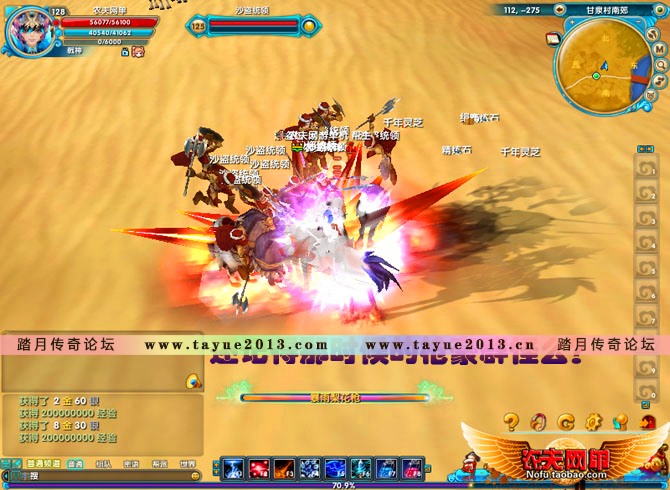670x490 pixels.
Task: Open the gear settings icon
Action: (x=592, y=421)
